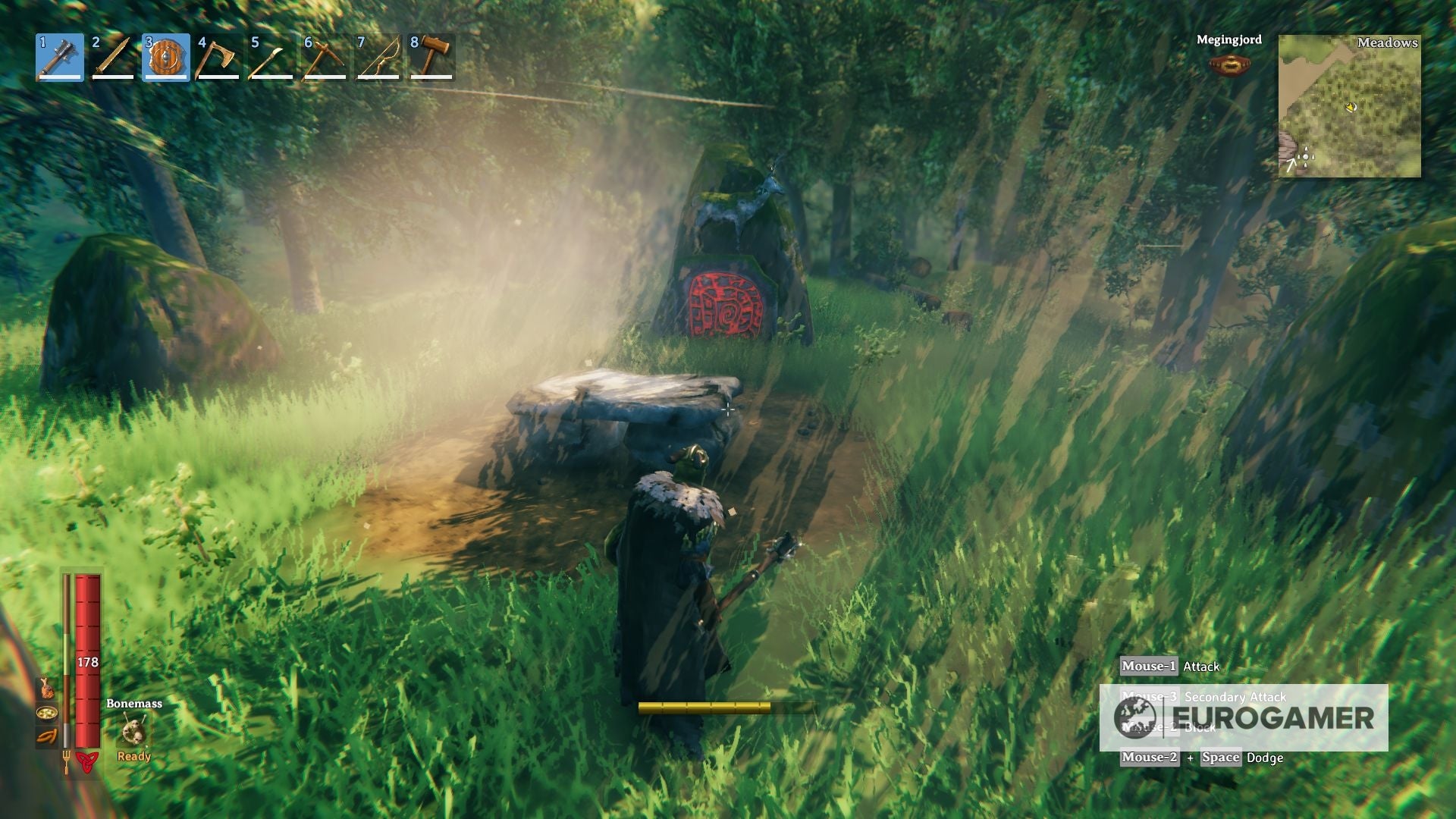Click the Meadows biome label on minimap
The width and height of the screenshot is (1456, 819).
click(1388, 44)
